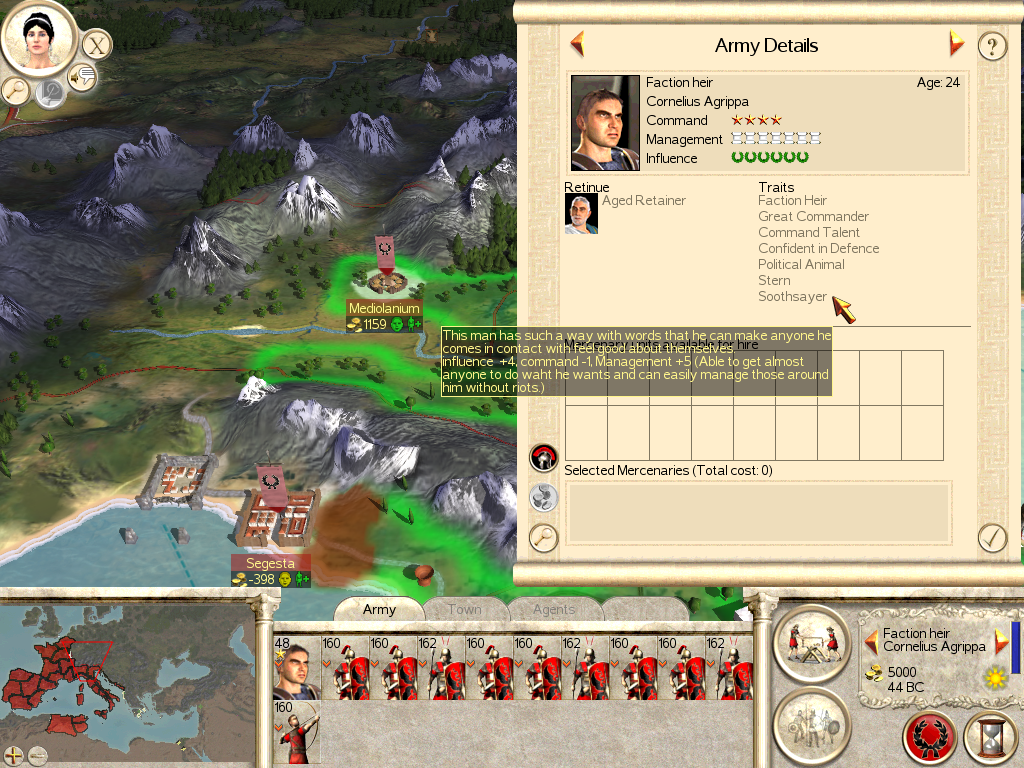Screen dimensions: 1024x768
Task: Select the archer unit card
Action: click(x=297, y=732)
